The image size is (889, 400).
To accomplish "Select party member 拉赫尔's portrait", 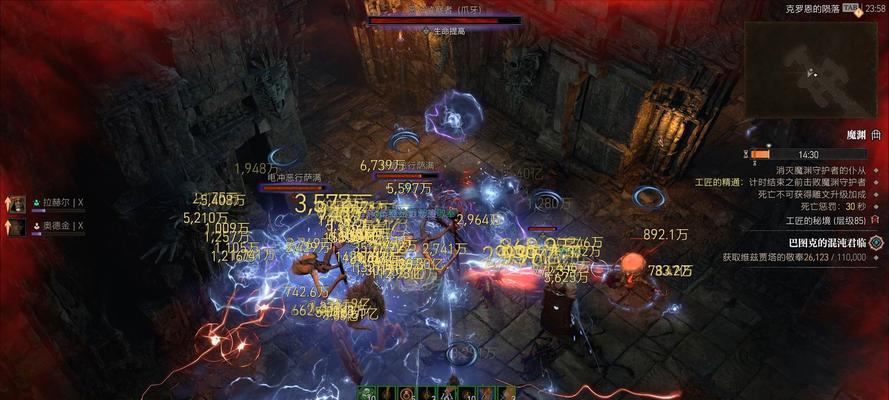I will click(x=17, y=203).
